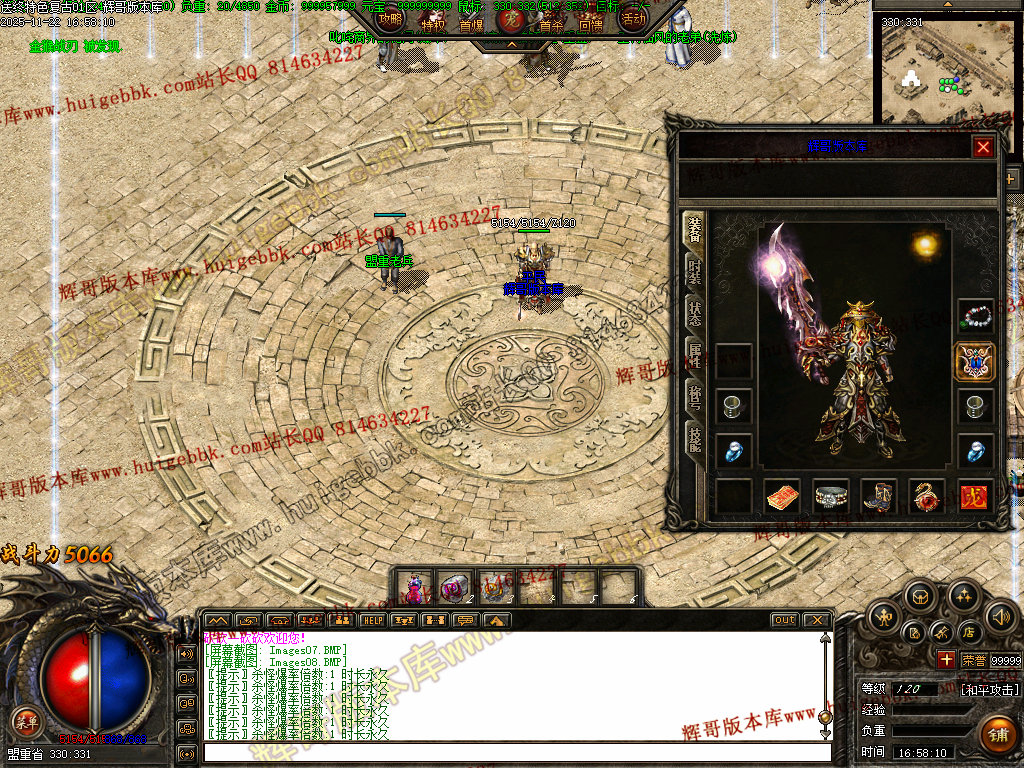Screen dimensions: 1024x768
Task: Click the HELP button above chat
Action: [x=372, y=620]
